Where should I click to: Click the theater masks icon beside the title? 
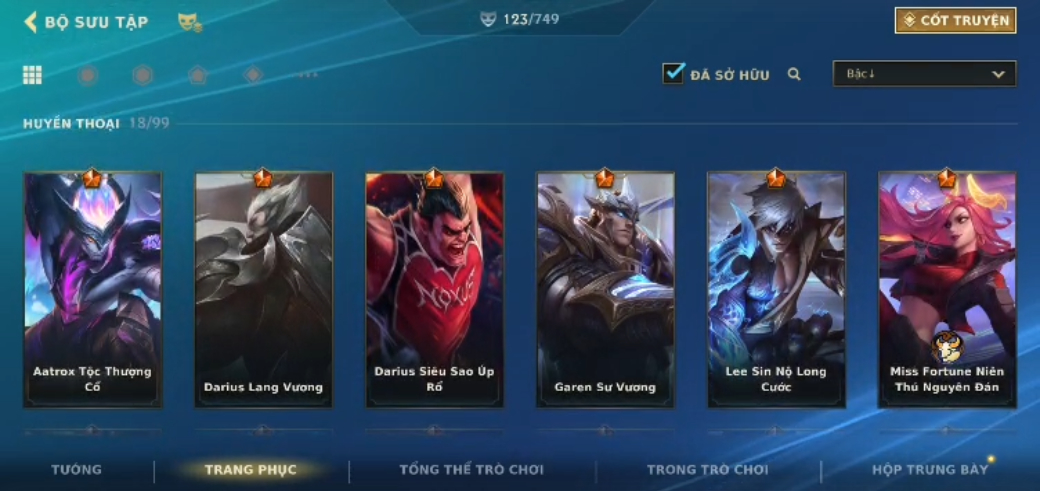pyautogui.click(x=189, y=22)
